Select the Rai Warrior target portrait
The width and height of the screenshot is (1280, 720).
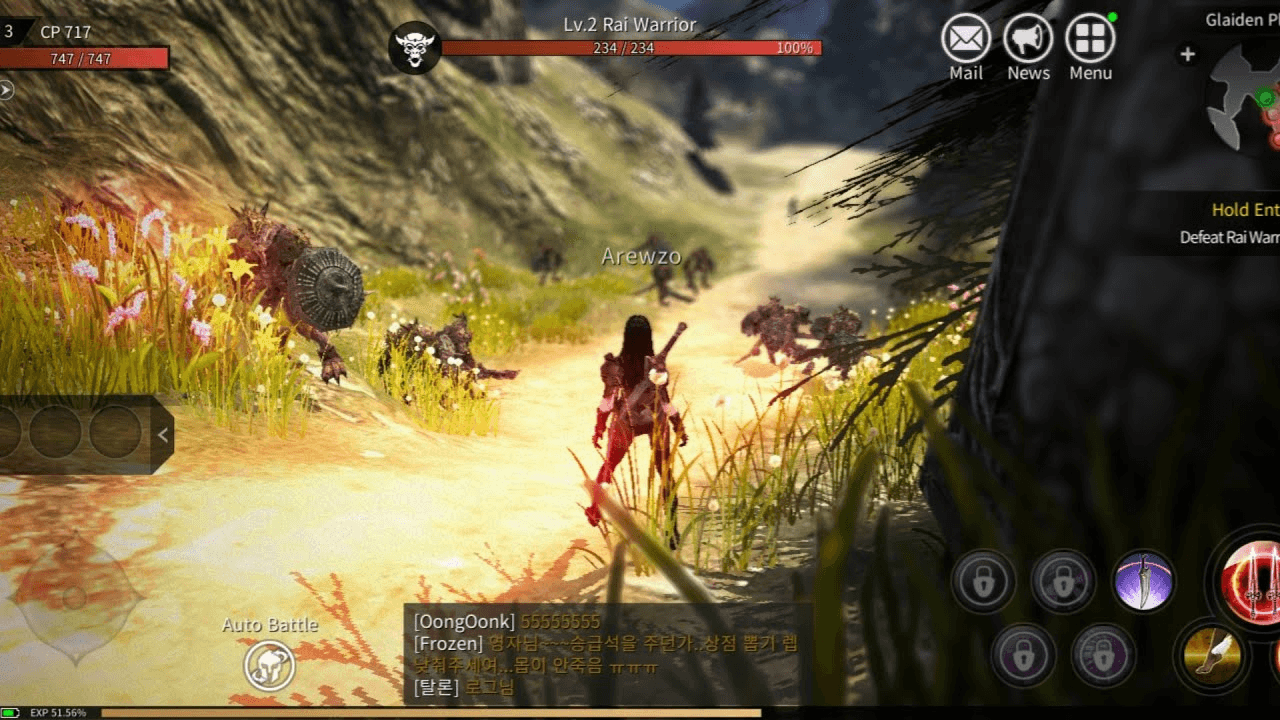coord(415,47)
